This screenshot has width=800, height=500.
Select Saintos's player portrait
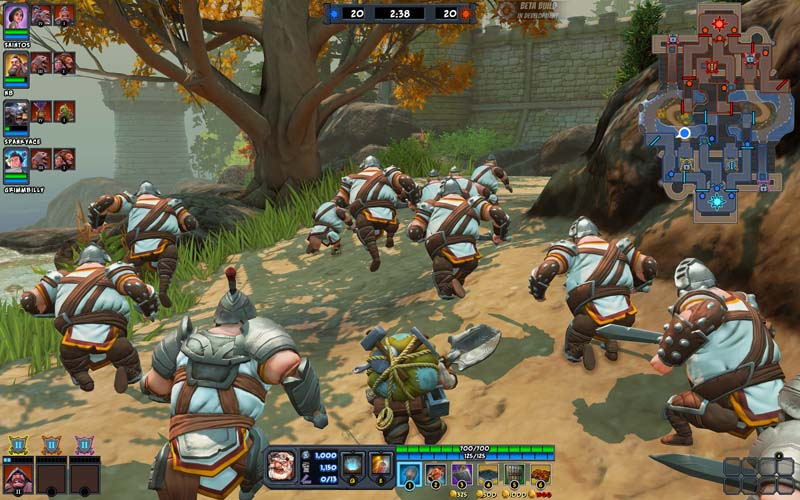(16, 15)
